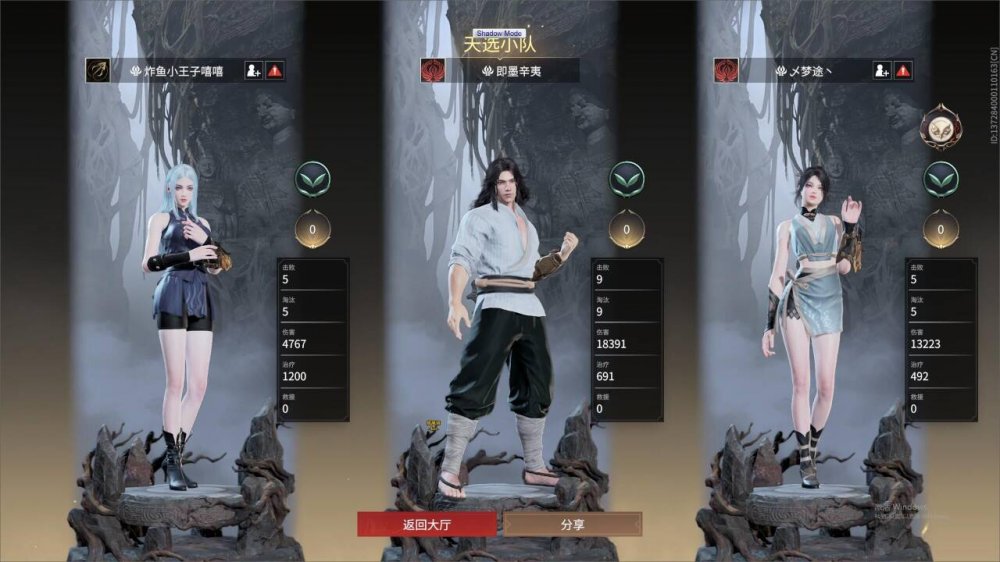Select the 即墨辛夷 player name banner
Screen dimensions: 1000x562
[512, 71]
